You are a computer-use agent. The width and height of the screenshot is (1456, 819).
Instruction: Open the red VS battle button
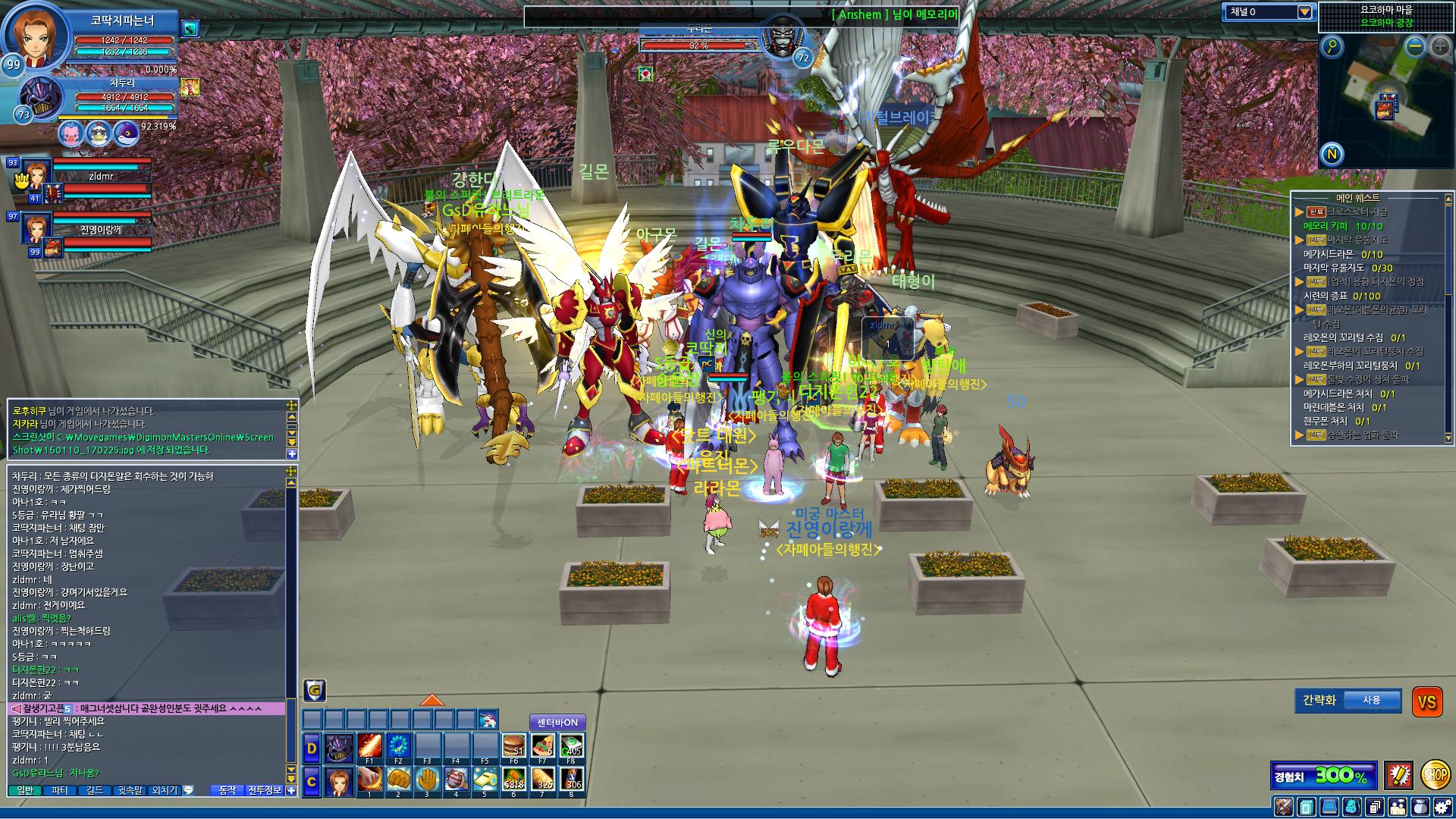(x=1426, y=702)
